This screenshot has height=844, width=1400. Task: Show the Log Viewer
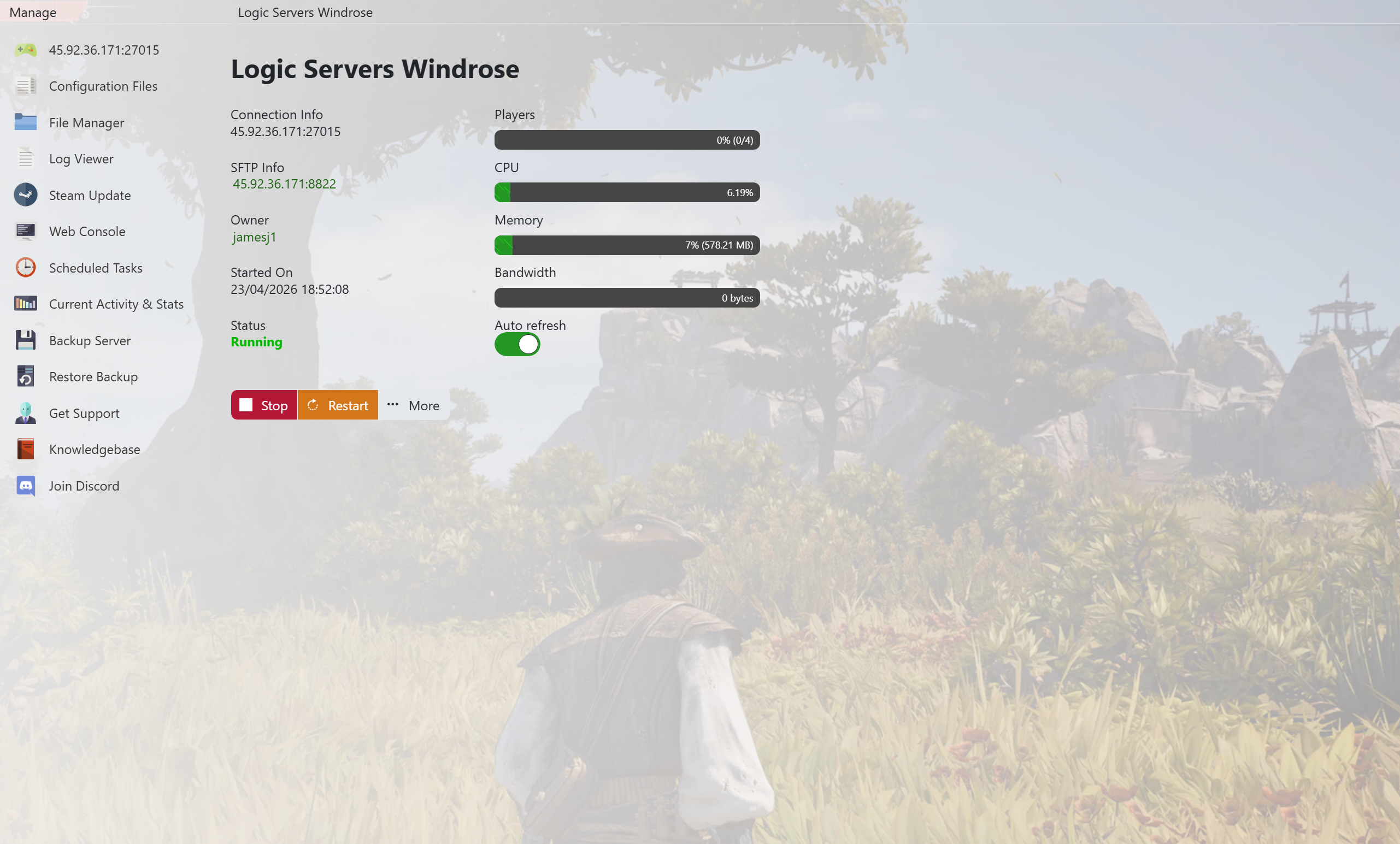(81, 159)
